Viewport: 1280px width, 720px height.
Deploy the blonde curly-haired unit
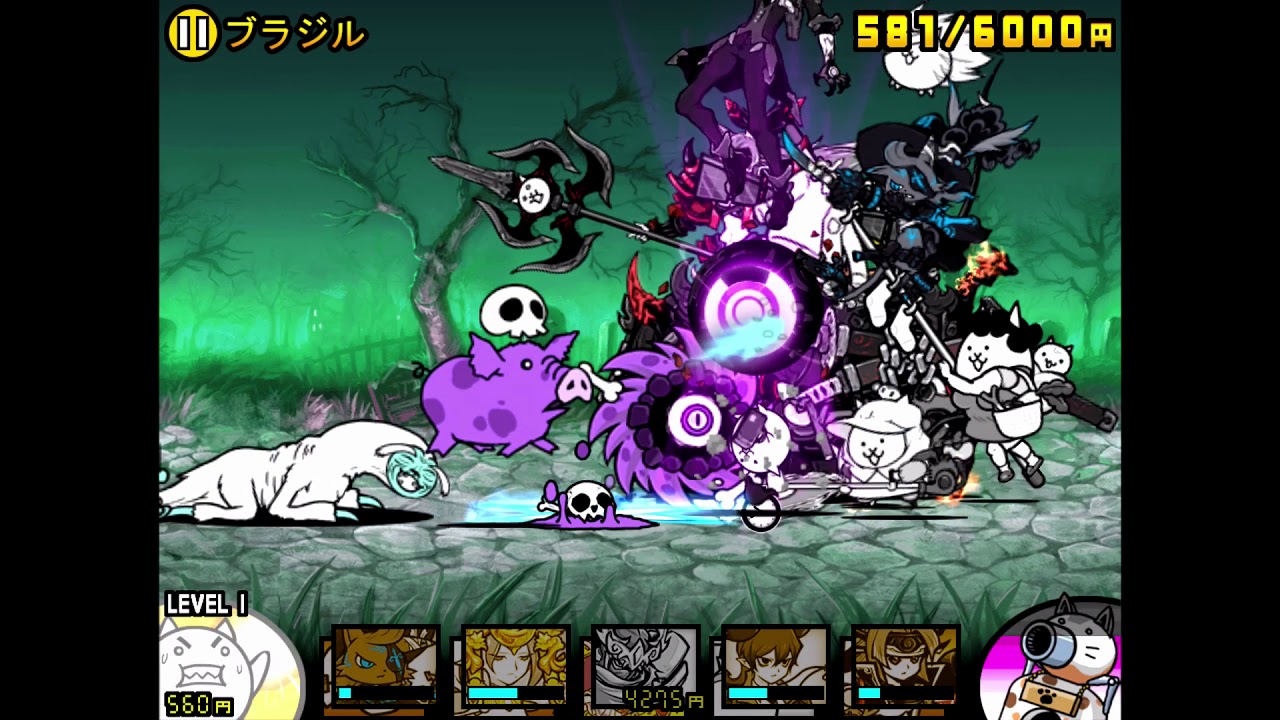(x=515, y=666)
